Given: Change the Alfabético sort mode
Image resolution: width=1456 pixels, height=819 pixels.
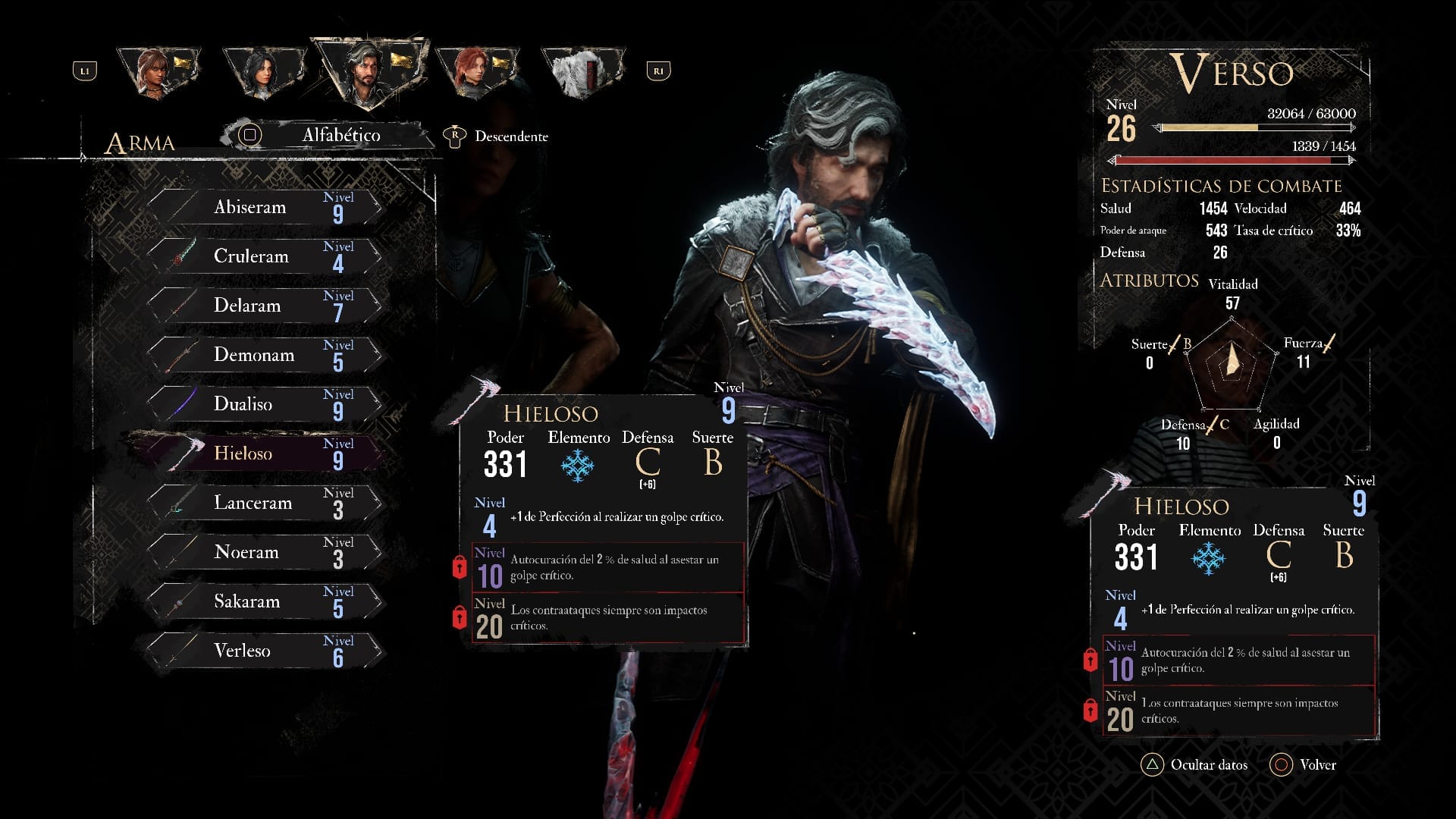Looking at the screenshot, I should coord(326,135).
